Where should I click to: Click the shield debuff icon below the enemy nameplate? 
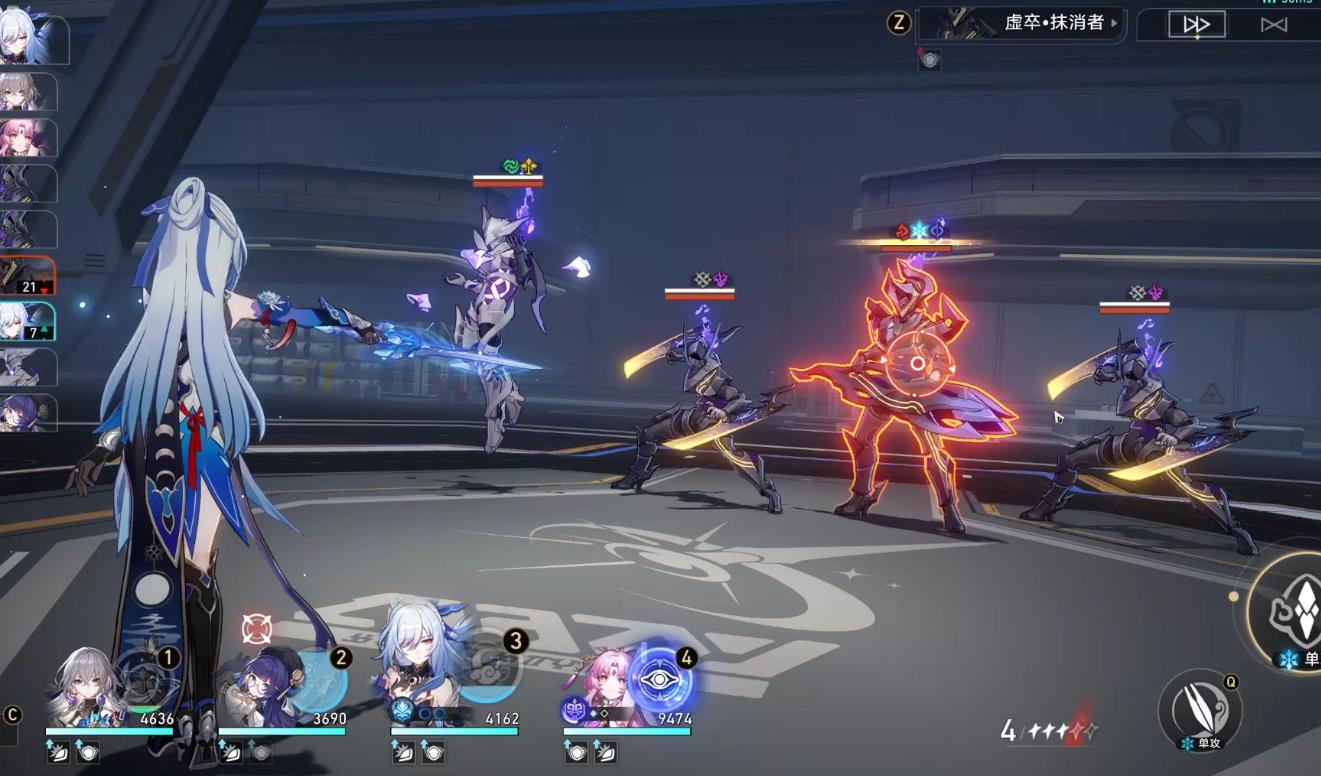(930, 60)
